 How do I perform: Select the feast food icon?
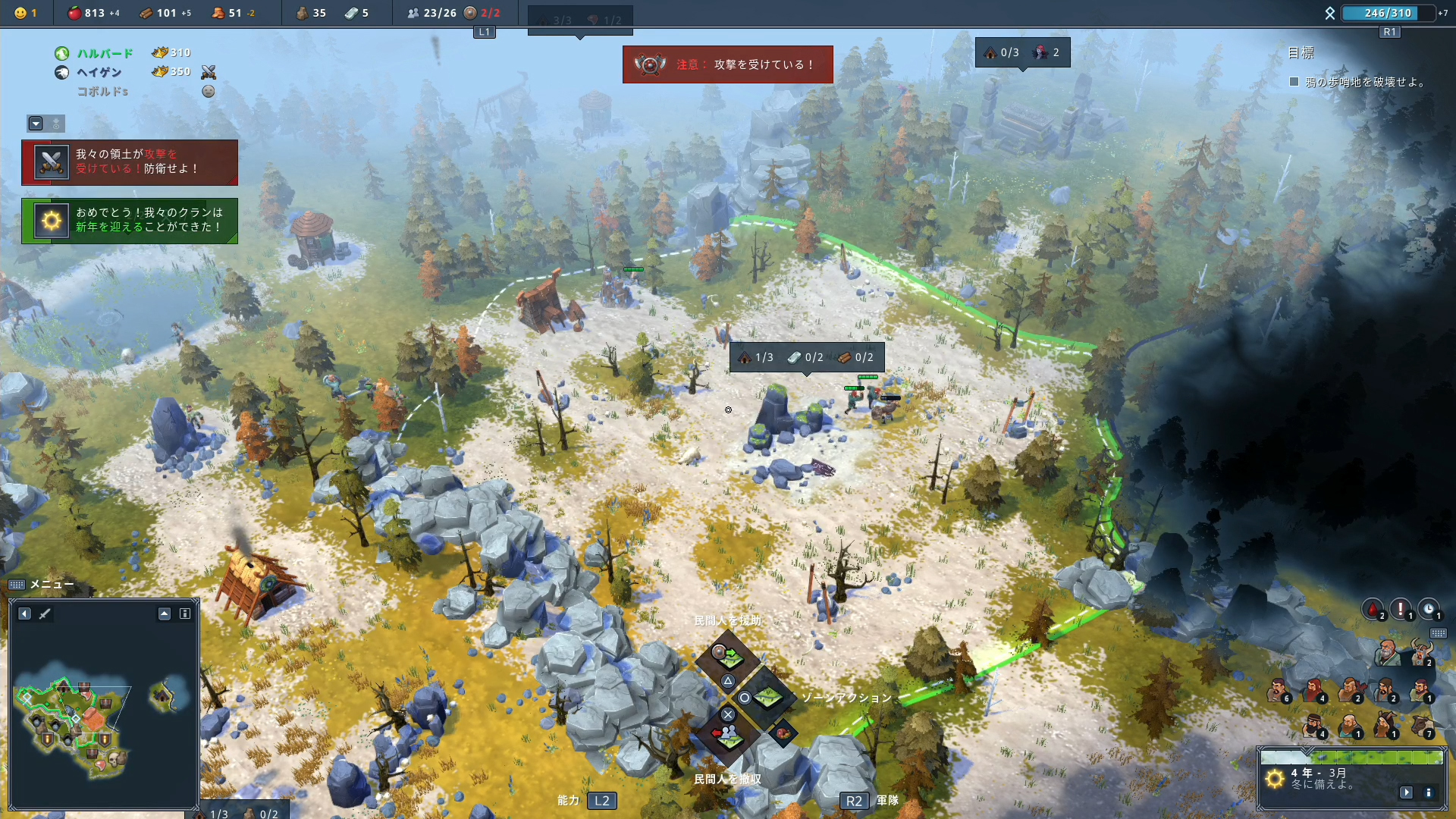[783, 733]
